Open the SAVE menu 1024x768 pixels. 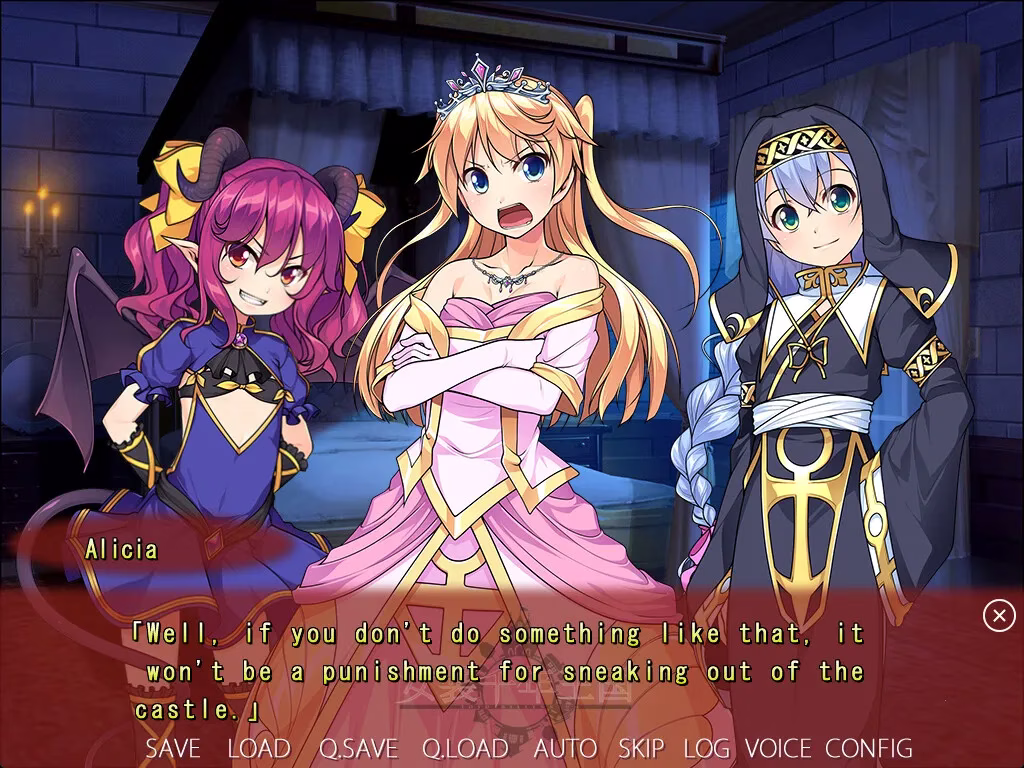coord(173,748)
